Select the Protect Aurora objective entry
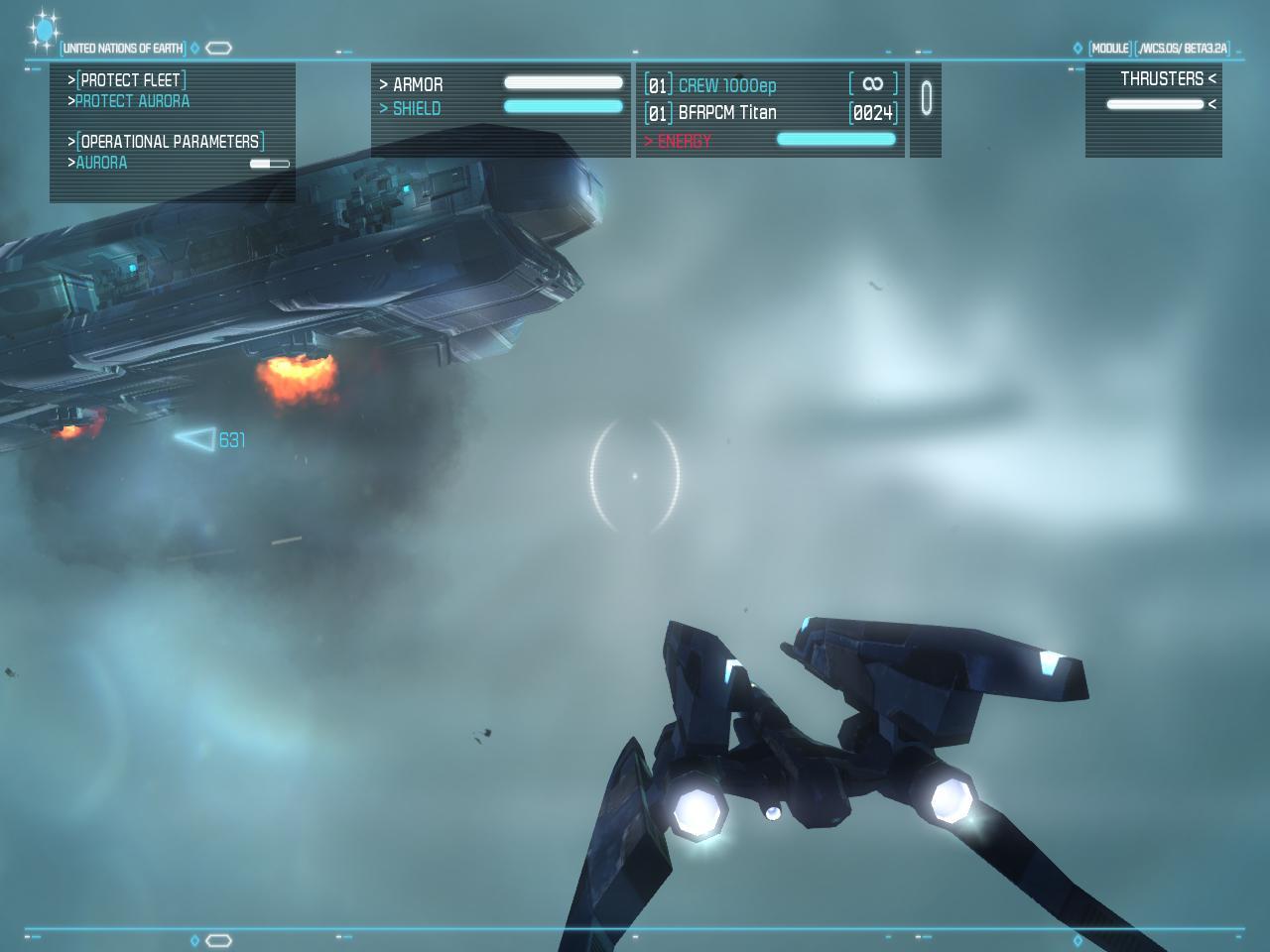Screen dimensions: 1270x952 click(132, 101)
